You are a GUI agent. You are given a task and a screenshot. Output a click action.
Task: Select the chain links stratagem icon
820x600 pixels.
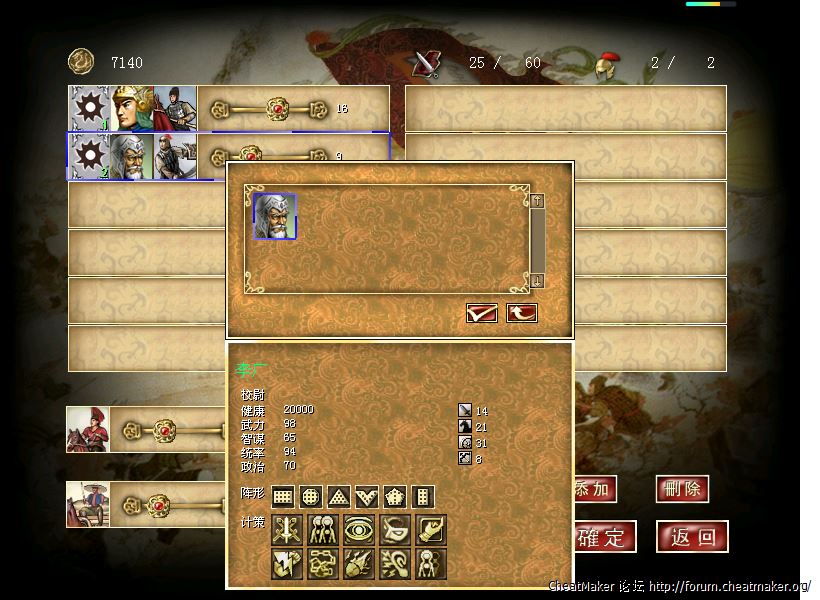(323, 563)
